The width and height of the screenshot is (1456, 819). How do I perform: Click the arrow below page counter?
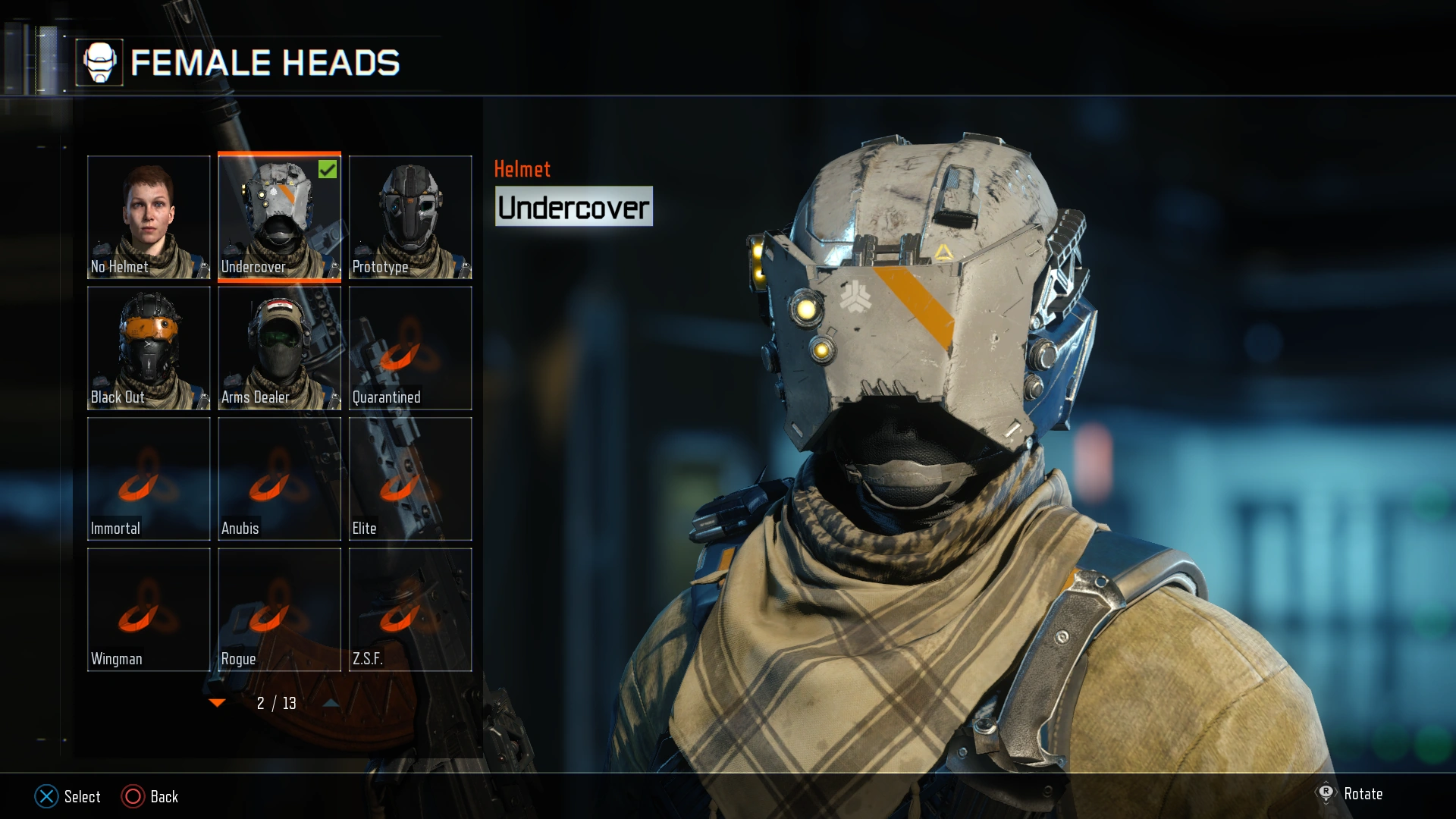[x=329, y=704]
